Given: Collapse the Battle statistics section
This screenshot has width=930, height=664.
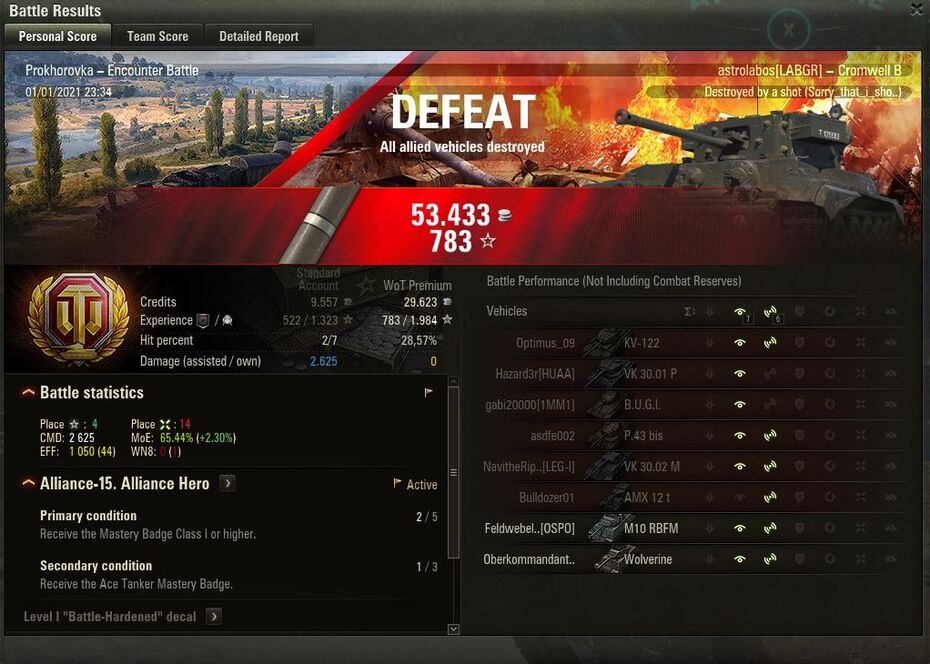Looking at the screenshot, I should 29,393.
